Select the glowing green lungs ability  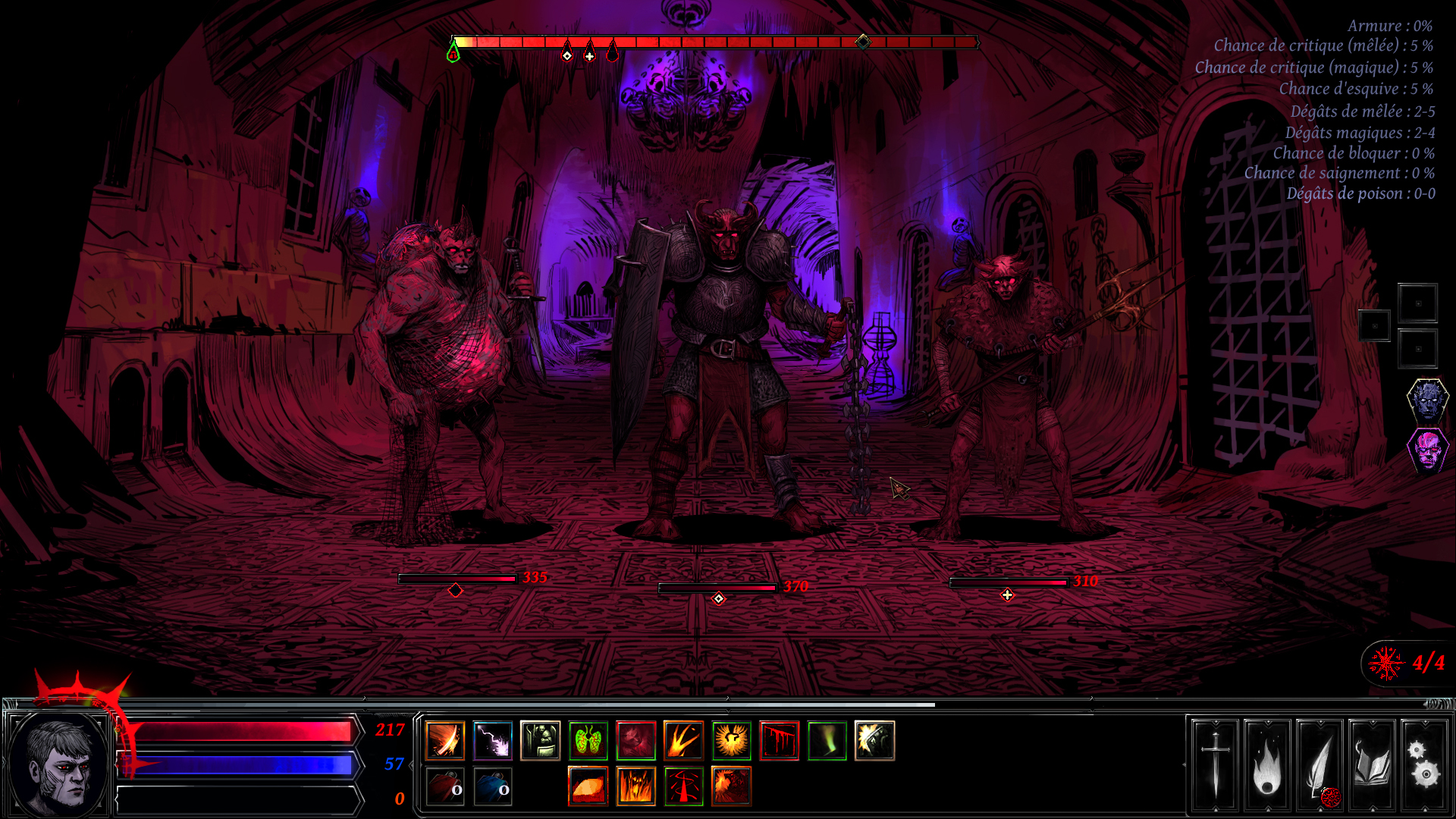(587, 741)
